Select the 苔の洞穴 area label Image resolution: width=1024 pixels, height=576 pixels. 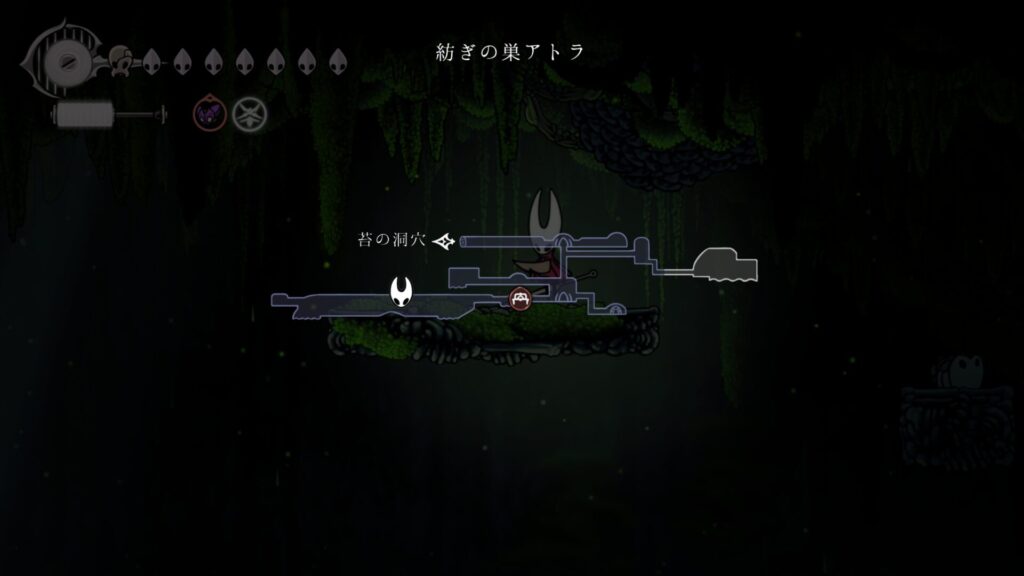pyautogui.click(x=392, y=241)
